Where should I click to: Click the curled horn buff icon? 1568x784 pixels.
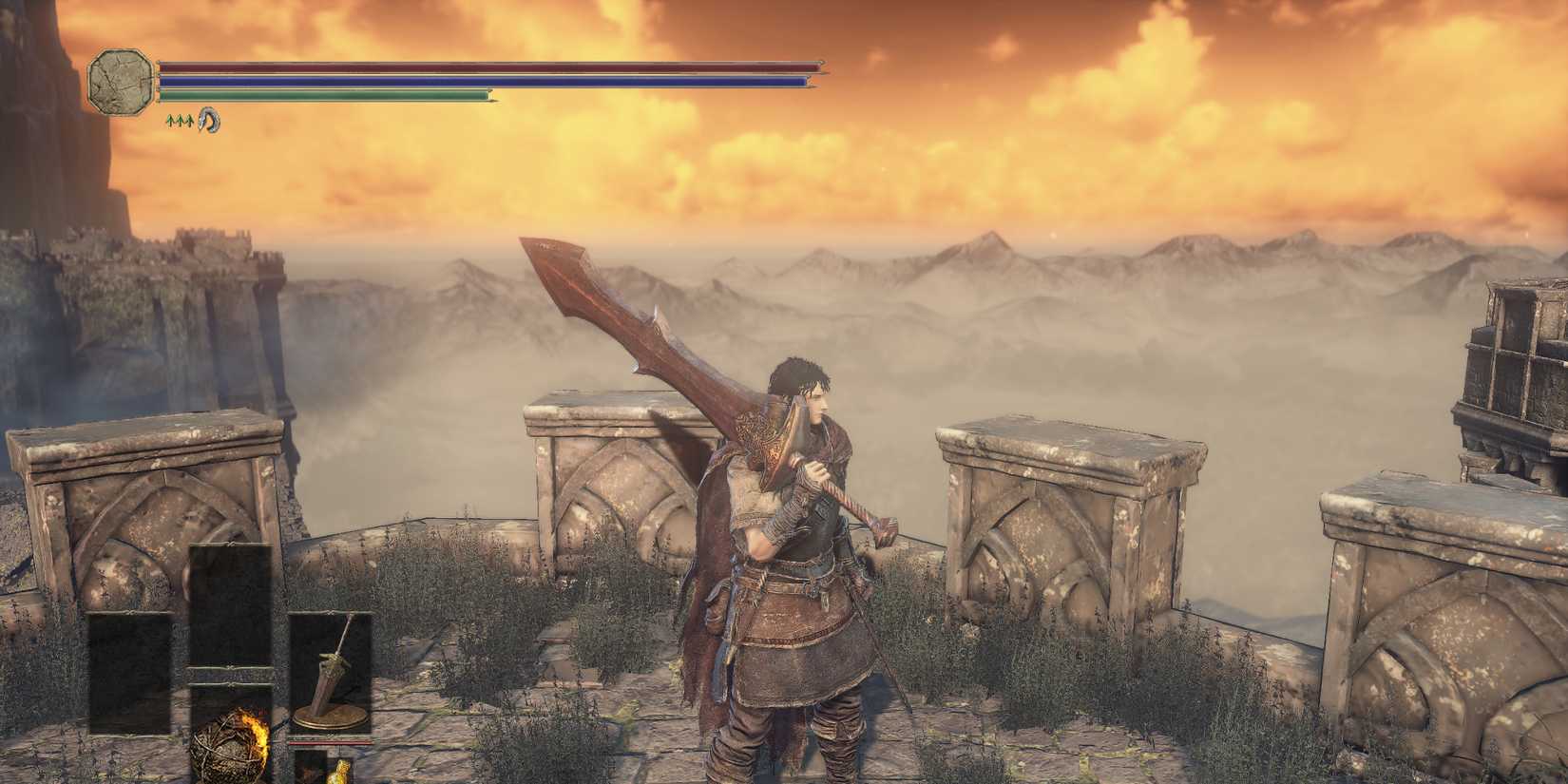[208, 121]
